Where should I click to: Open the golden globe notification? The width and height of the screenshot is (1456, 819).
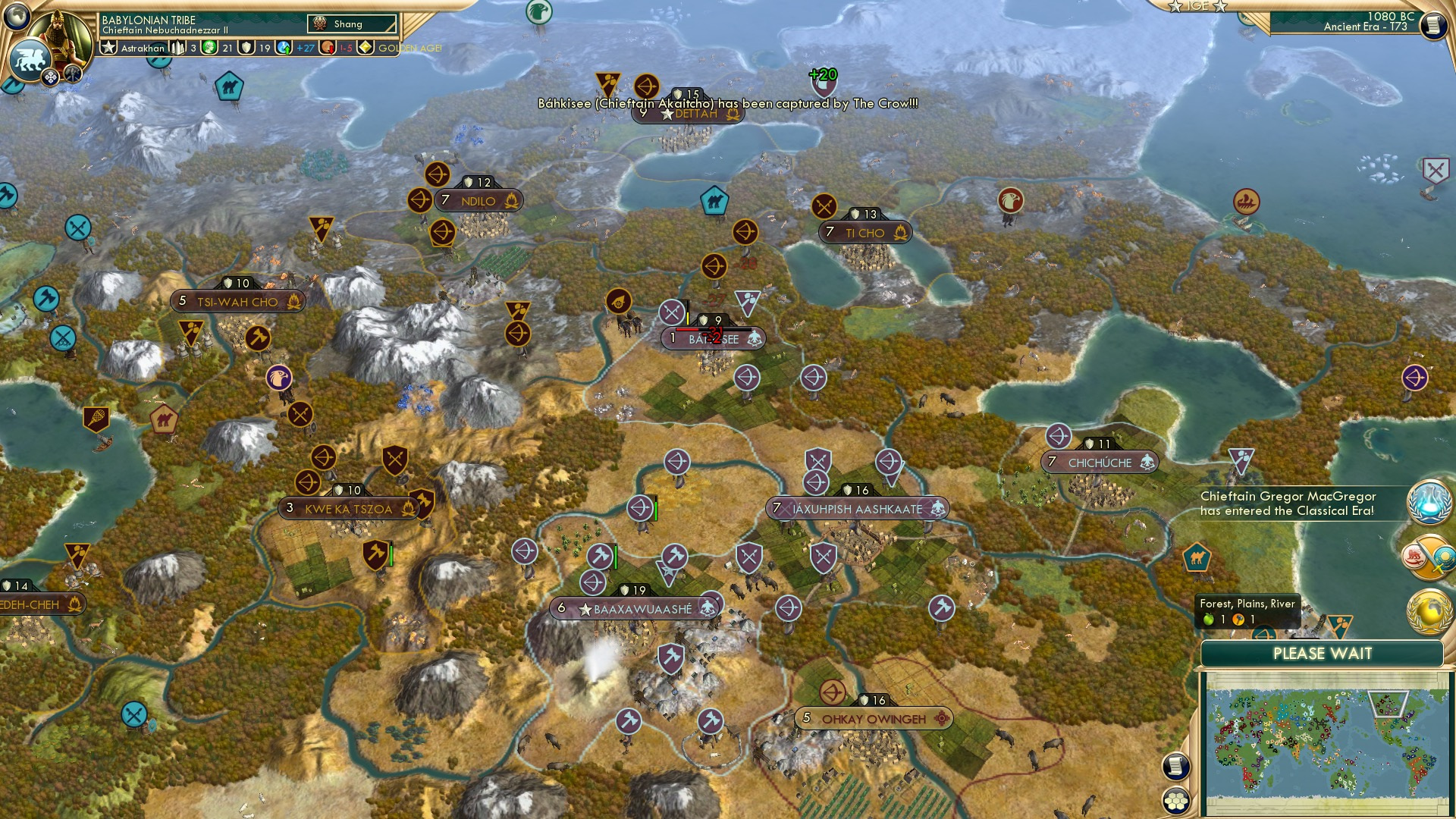click(x=1429, y=611)
